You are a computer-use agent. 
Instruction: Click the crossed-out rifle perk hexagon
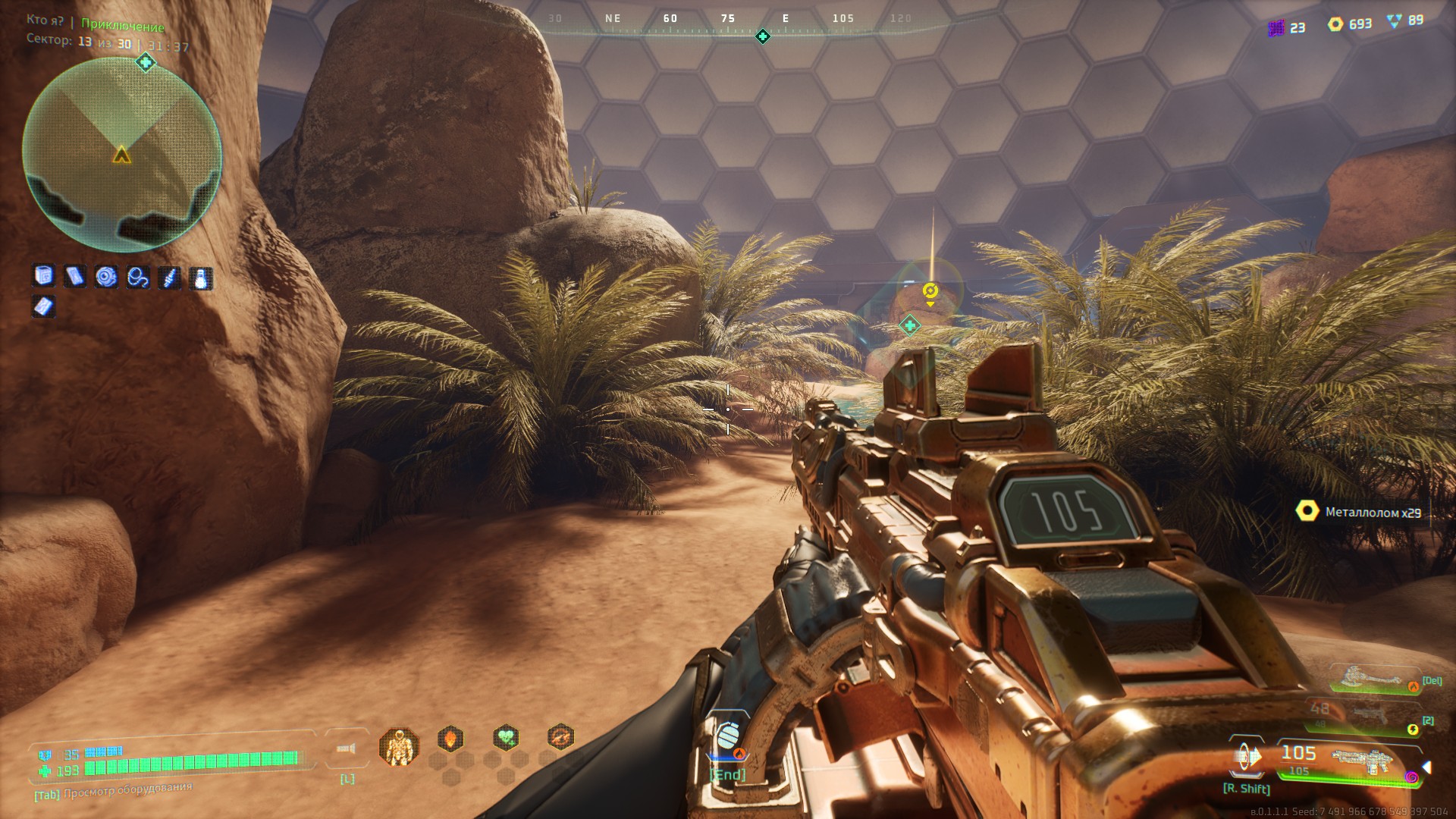(561, 736)
